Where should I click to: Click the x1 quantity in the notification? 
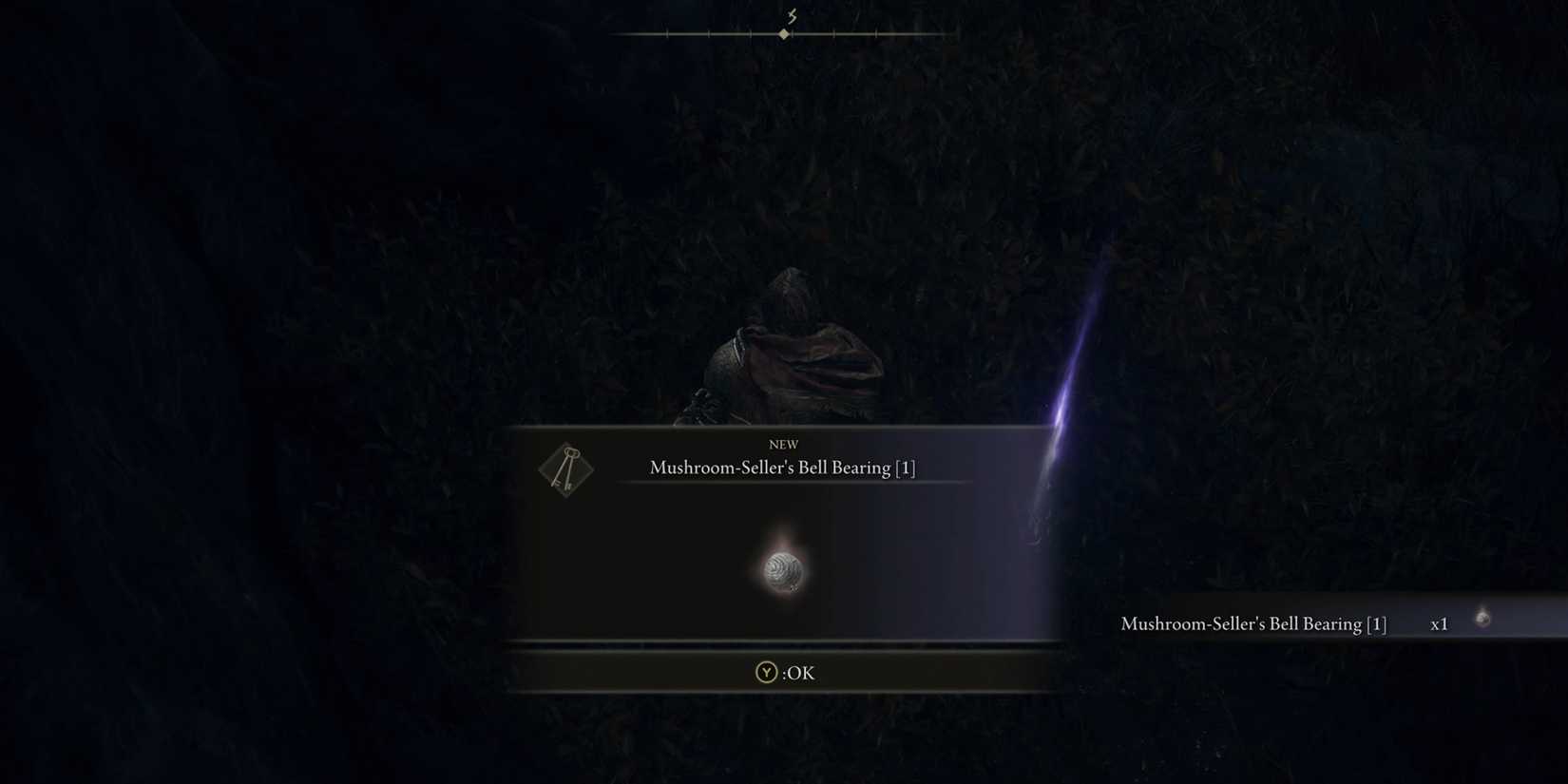coord(1440,623)
